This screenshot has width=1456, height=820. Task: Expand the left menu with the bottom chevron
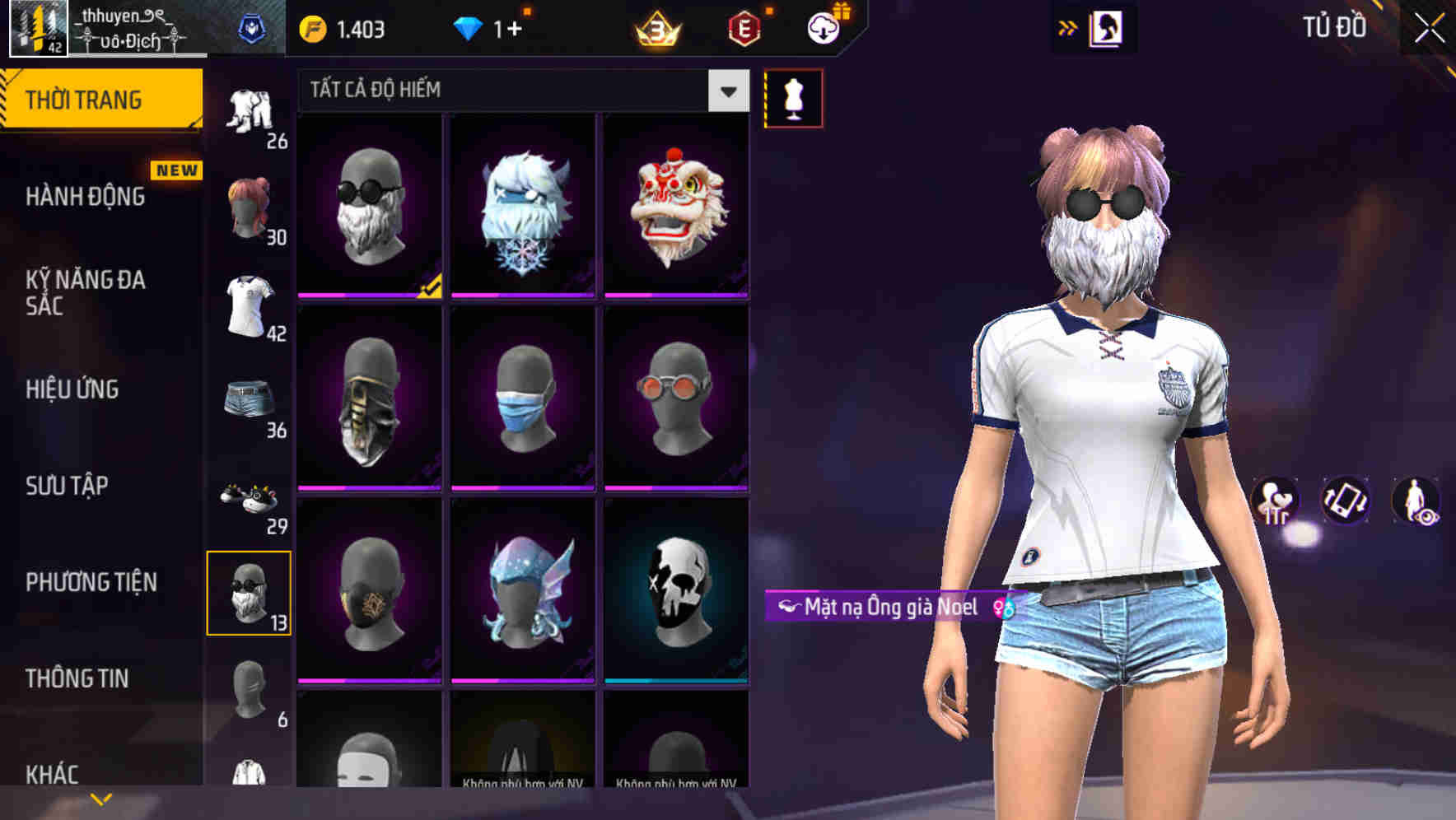point(100,800)
